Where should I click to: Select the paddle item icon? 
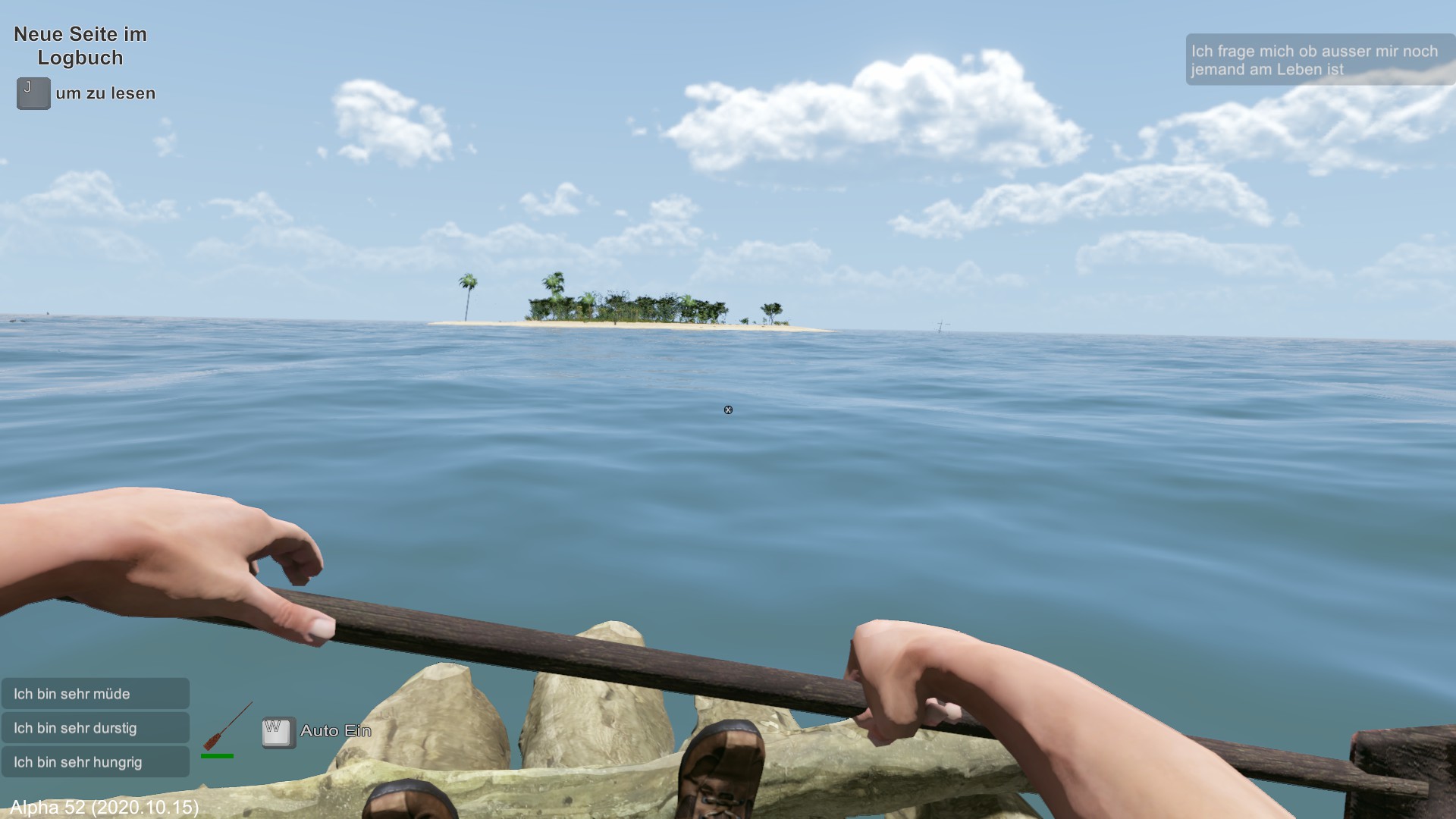(x=226, y=726)
